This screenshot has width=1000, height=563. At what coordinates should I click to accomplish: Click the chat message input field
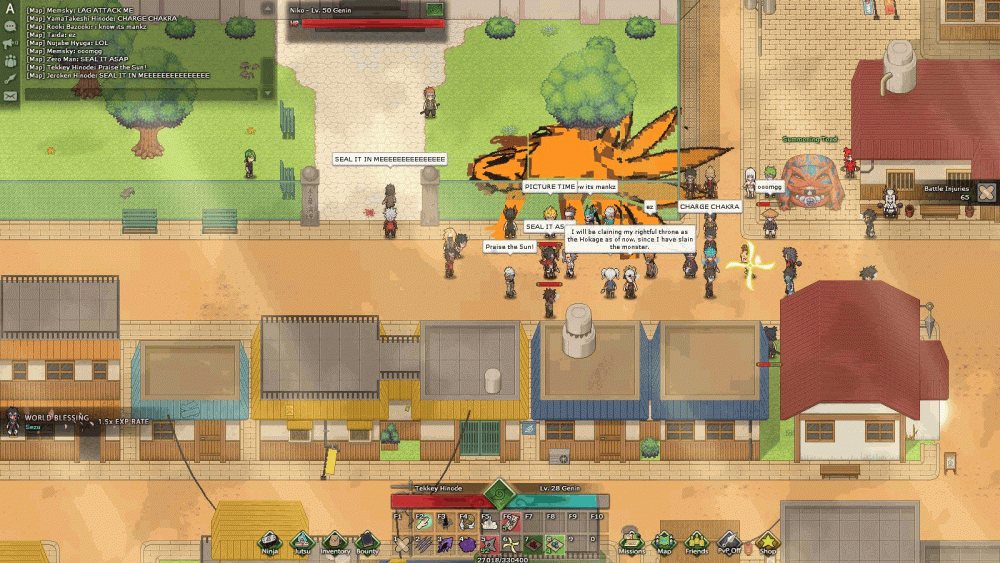point(133,95)
